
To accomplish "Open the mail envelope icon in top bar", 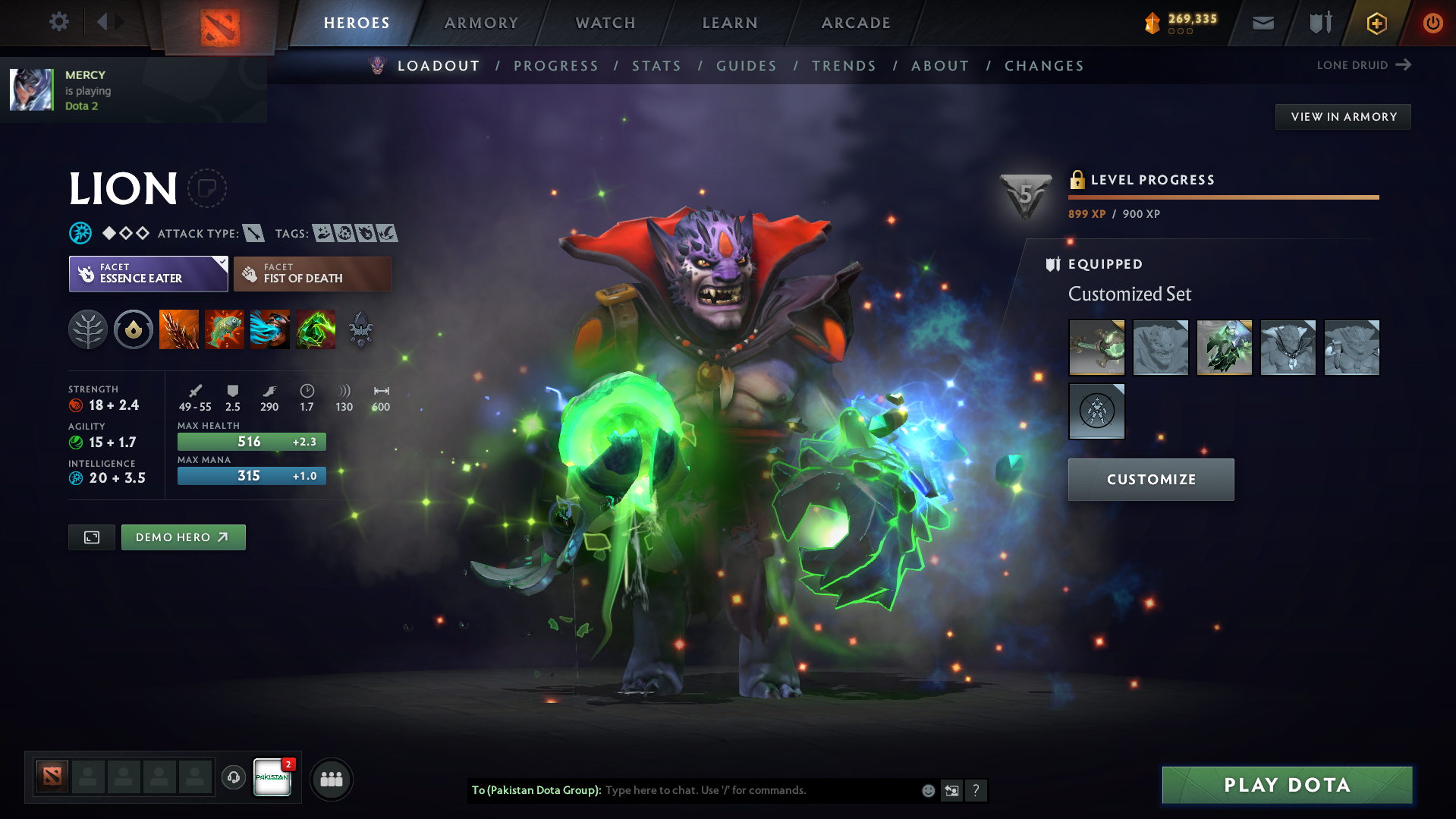I will click(x=1263, y=22).
